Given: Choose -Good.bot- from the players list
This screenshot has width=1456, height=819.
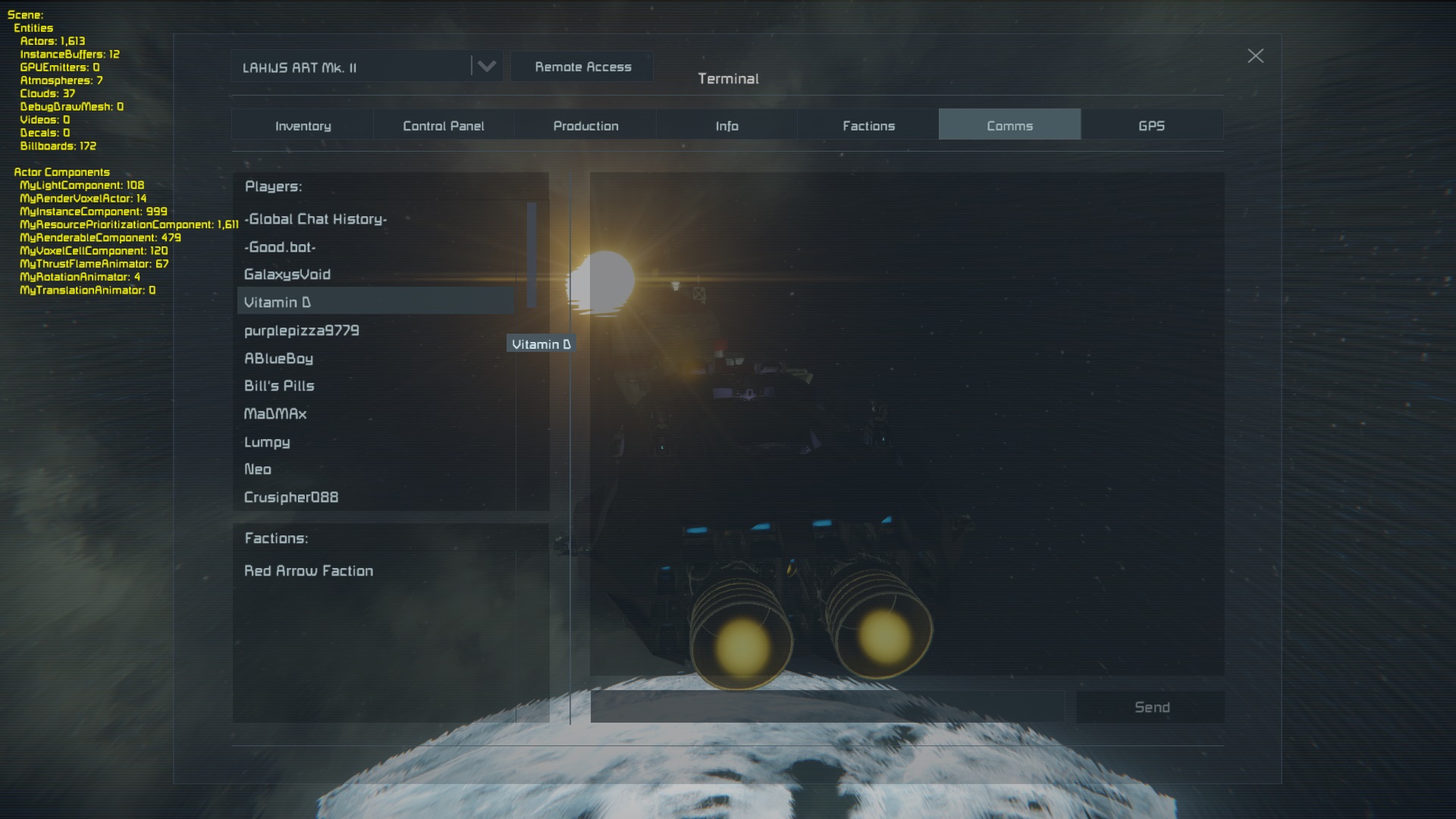Looking at the screenshot, I should coord(280,247).
